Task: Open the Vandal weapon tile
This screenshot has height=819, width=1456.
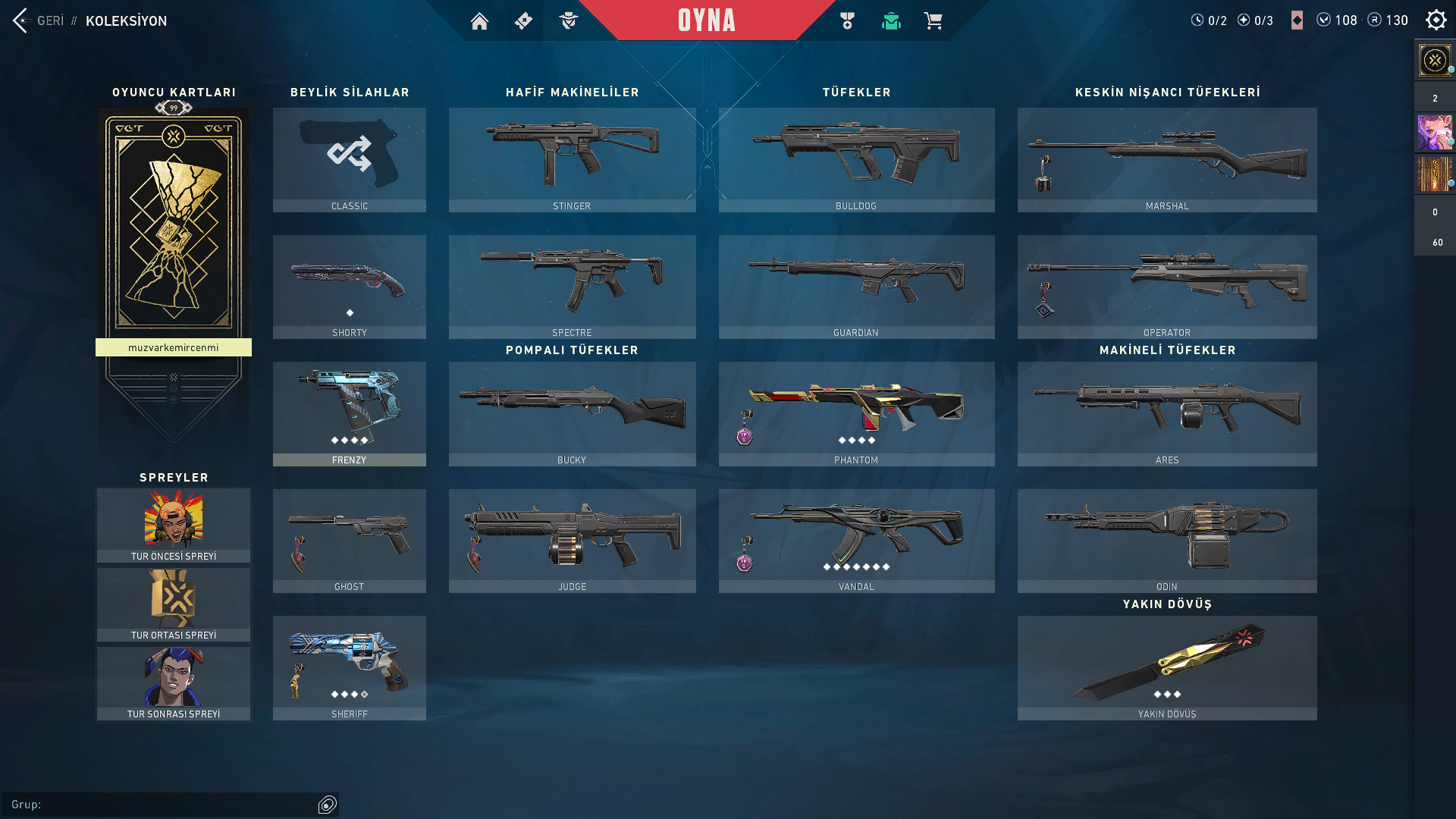Action: pyautogui.click(x=856, y=540)
